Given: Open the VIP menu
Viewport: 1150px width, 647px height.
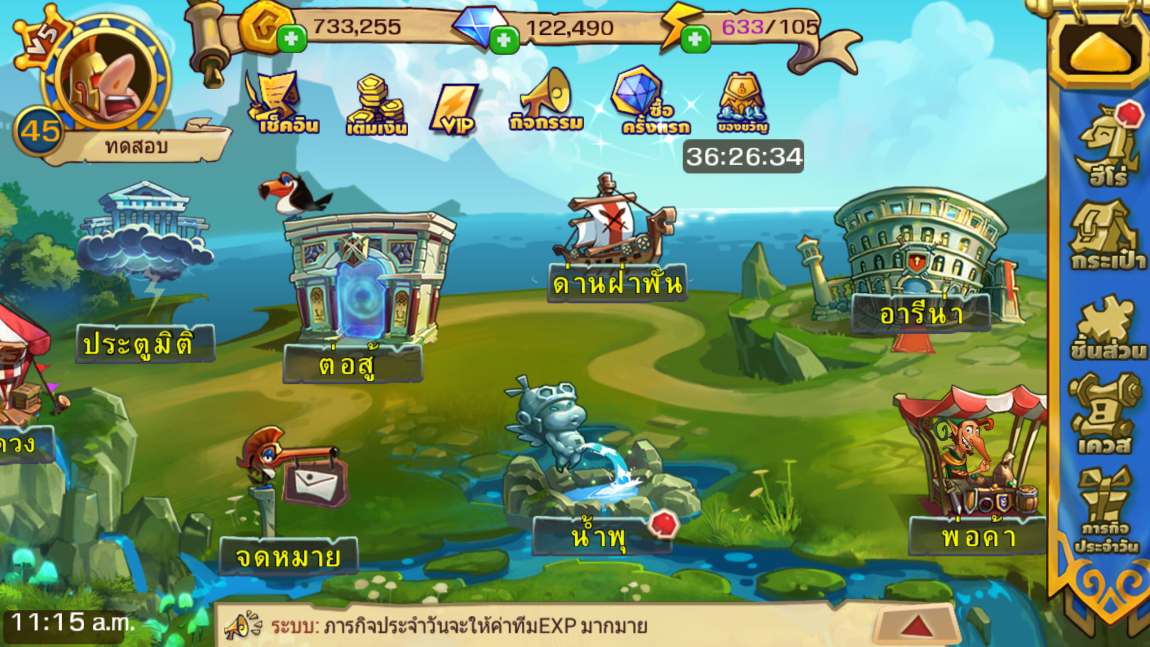Looking at the screenshot, I should click(x=456, y=108).
